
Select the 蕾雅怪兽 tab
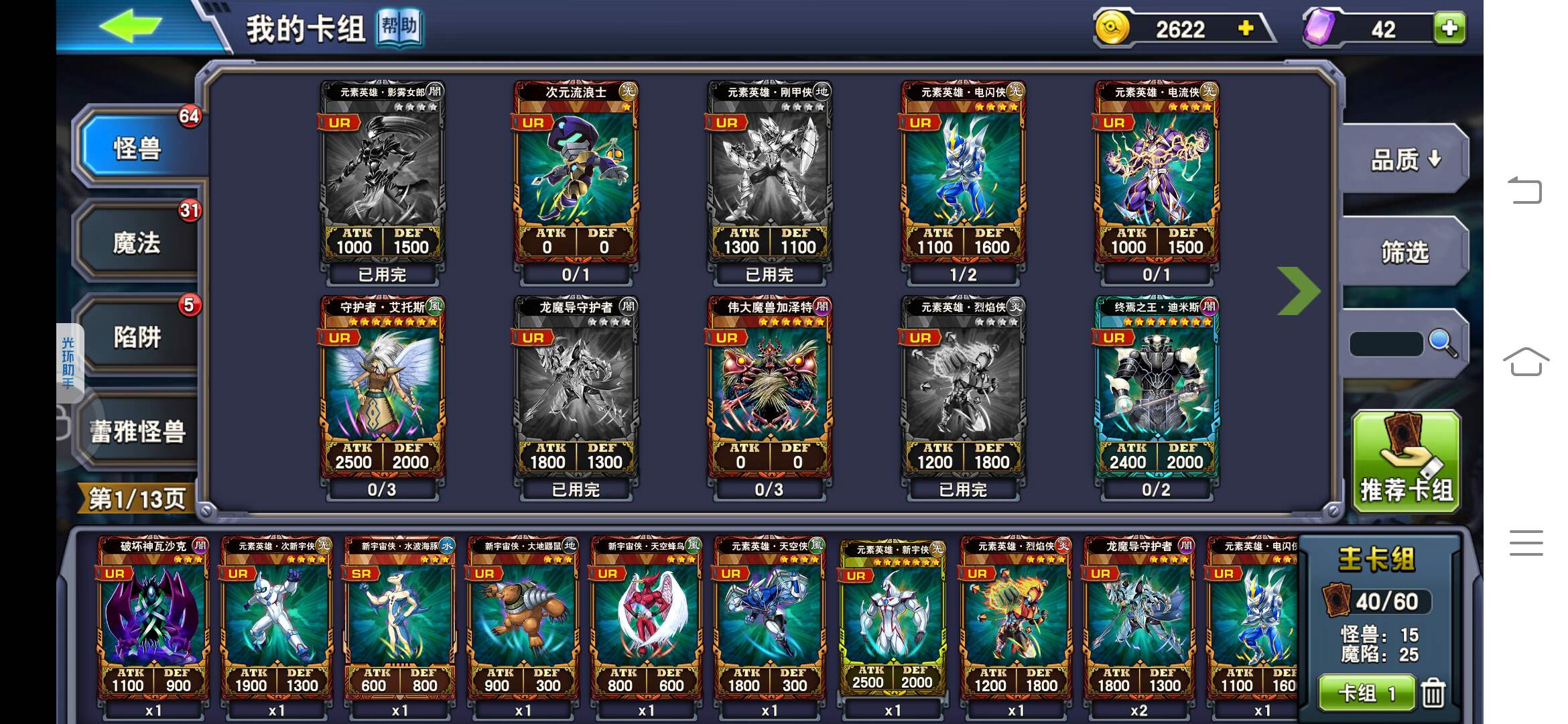(x=137, y=431)
